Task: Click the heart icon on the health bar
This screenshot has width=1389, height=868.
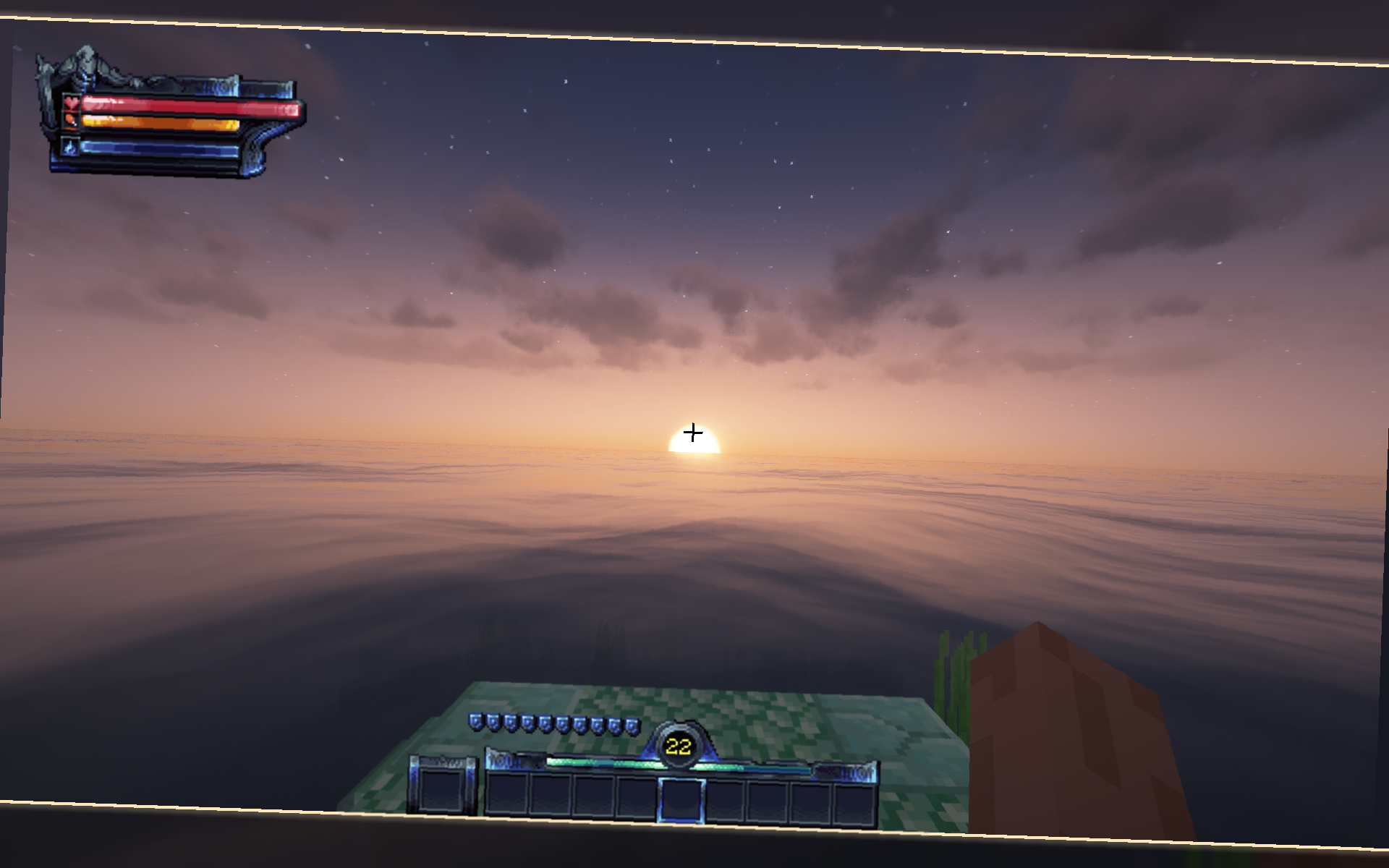Action: point(70,103)
